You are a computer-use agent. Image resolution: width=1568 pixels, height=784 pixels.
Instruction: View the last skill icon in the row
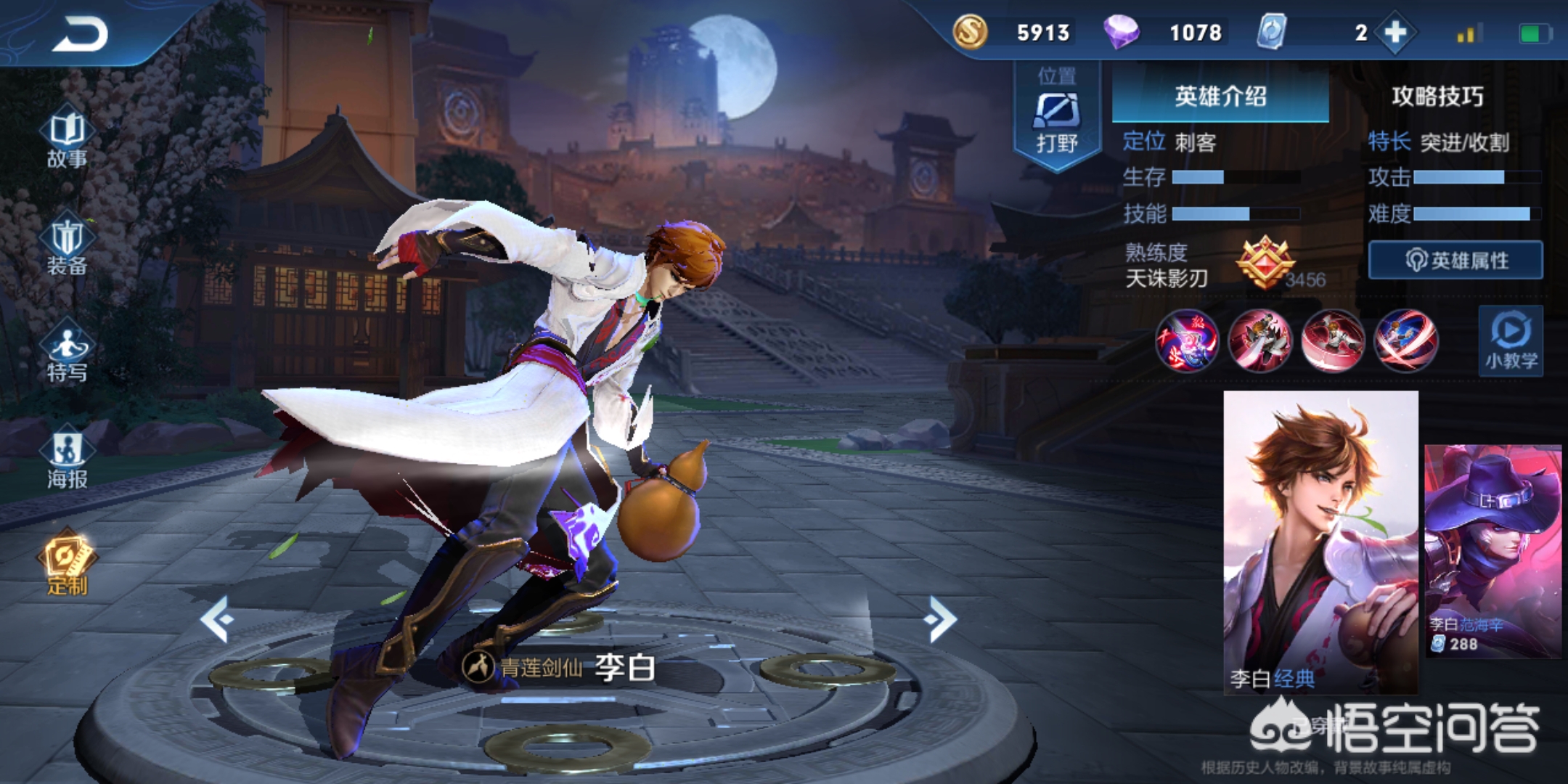coord(1405,340)
